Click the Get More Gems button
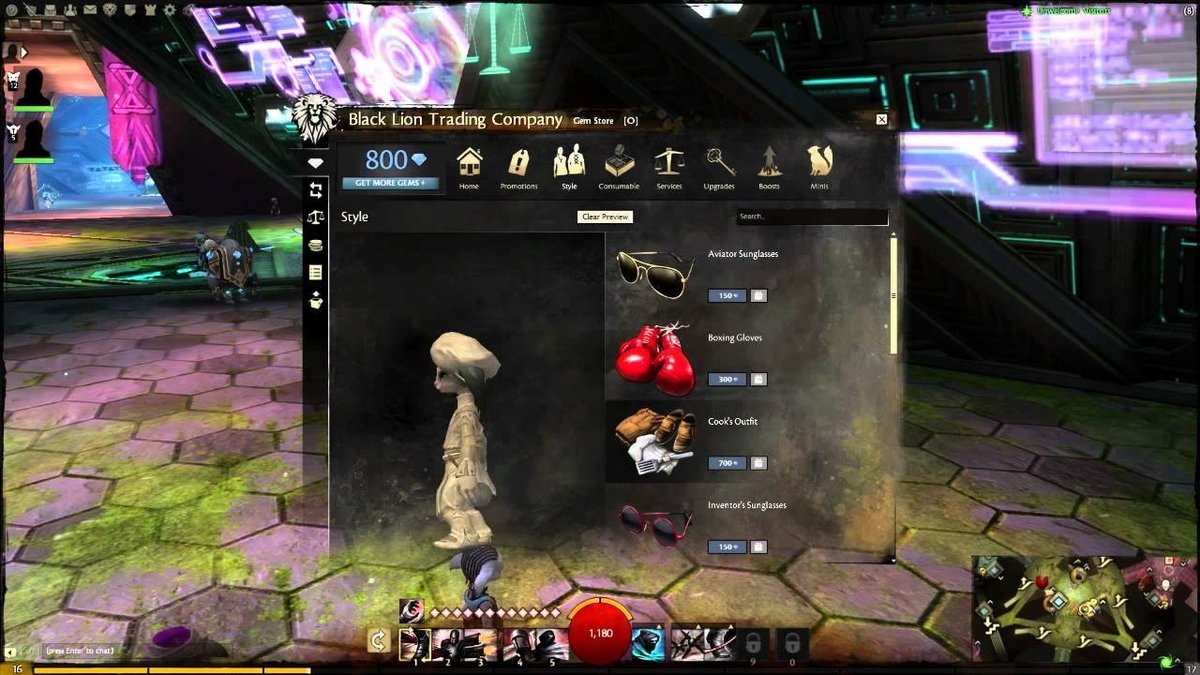The image size is (1200, 675). coord(390,183)
